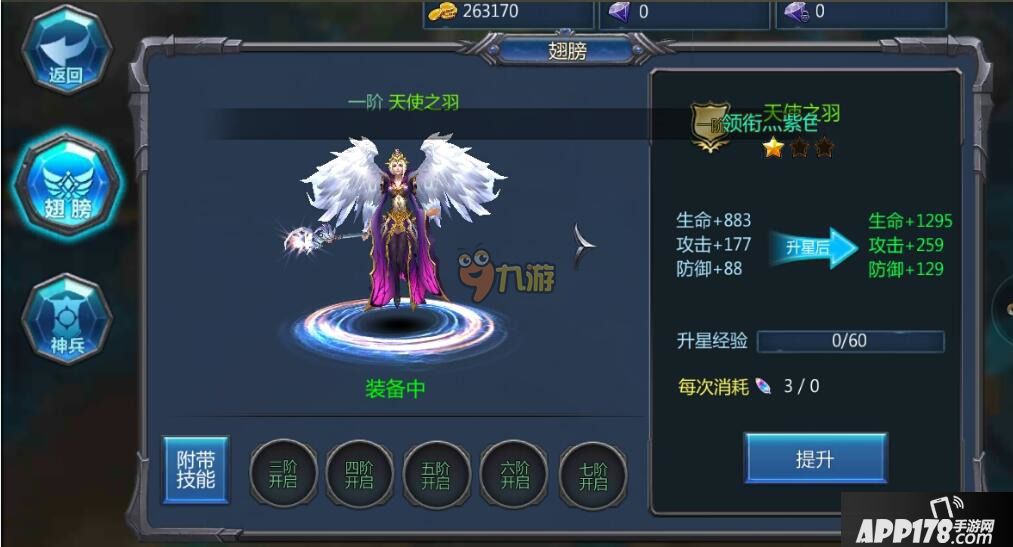Click the 提升 upgrade button
The height and width of the screenshot is (547, 1013).
[815, 459]
